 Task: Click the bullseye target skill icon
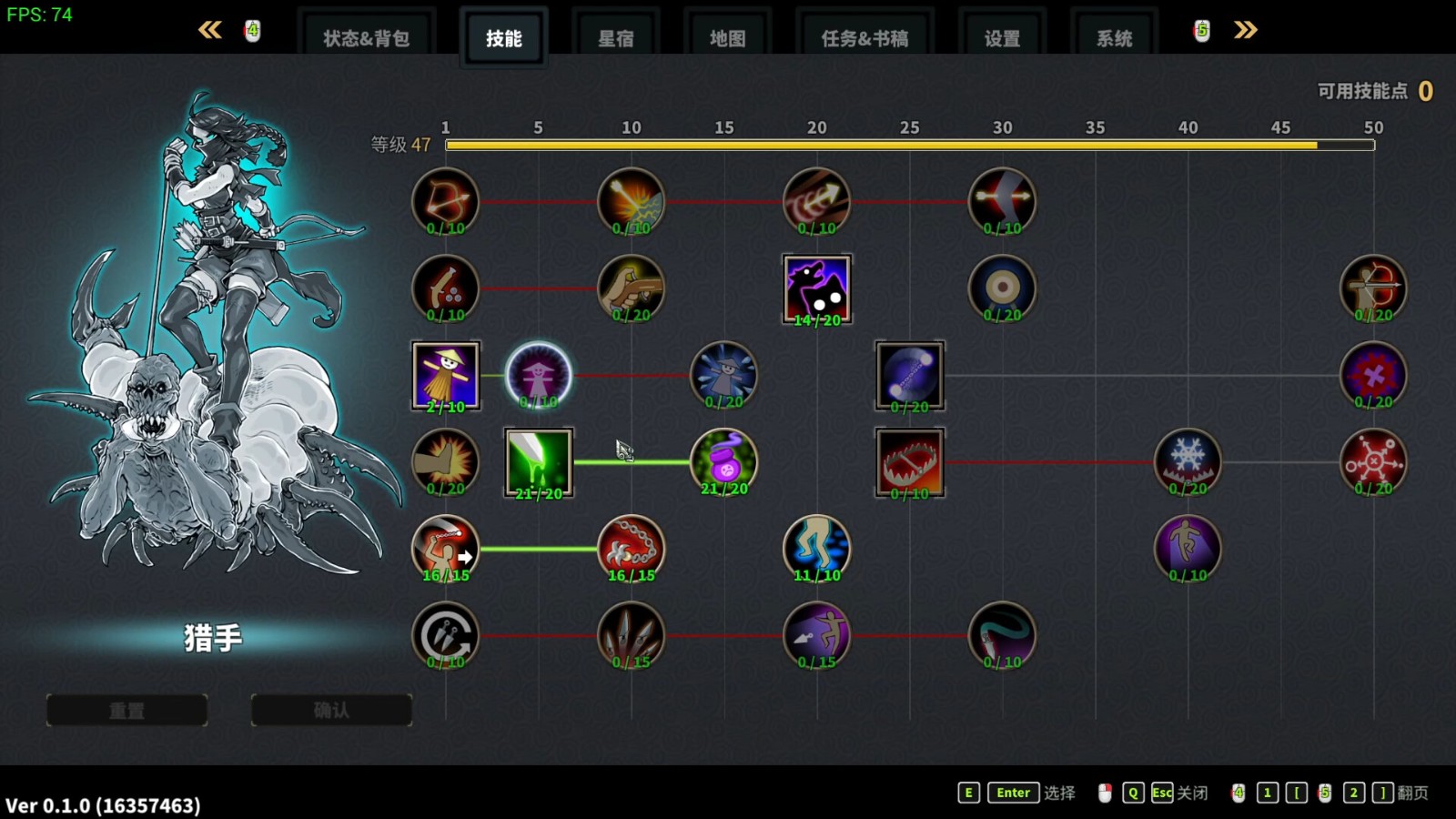[x=1002, y=289]
